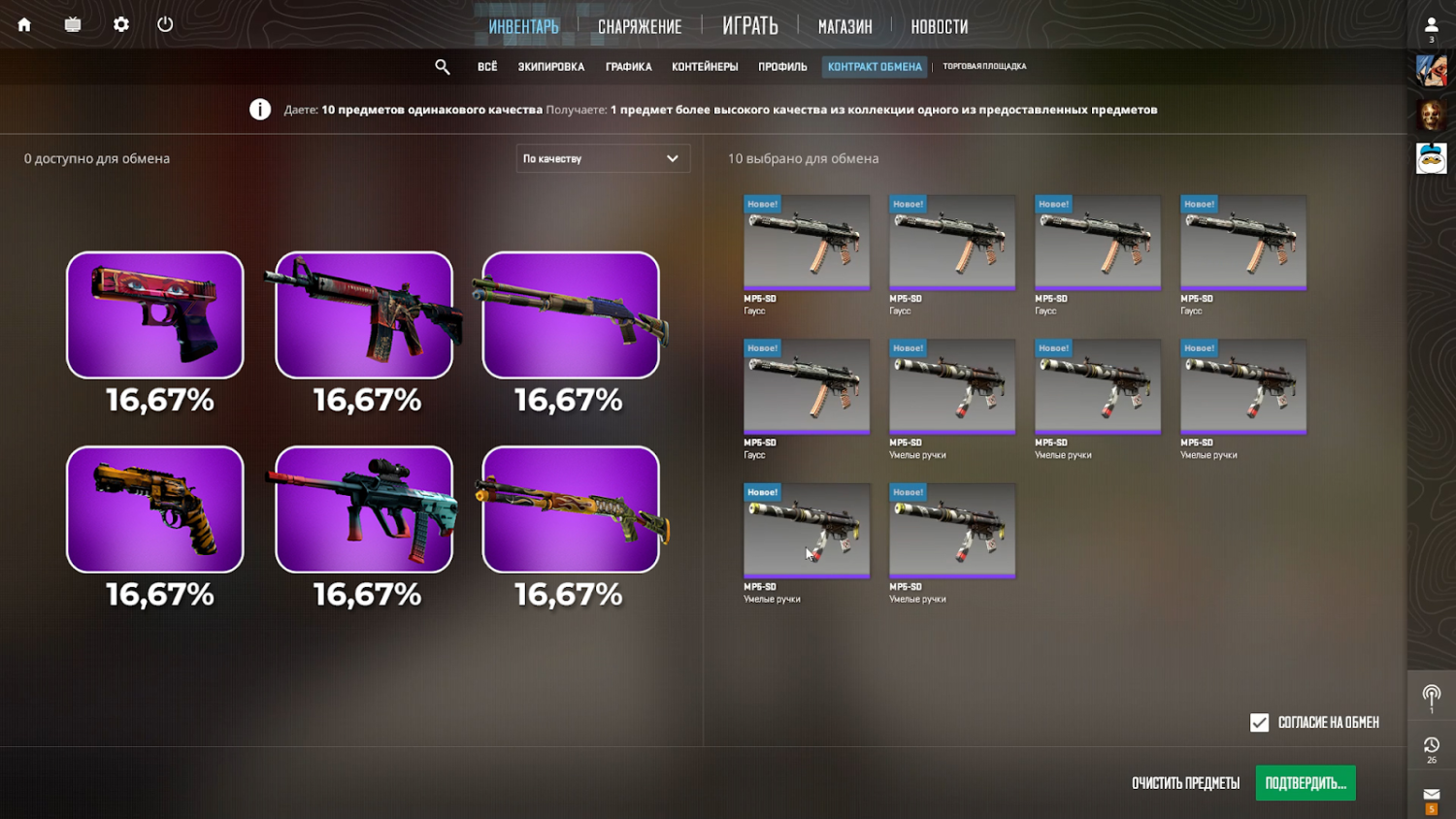Open the По качеству sort dropdown
The height and width of the screenshot is (819, 1456).
tap(602, 158)
